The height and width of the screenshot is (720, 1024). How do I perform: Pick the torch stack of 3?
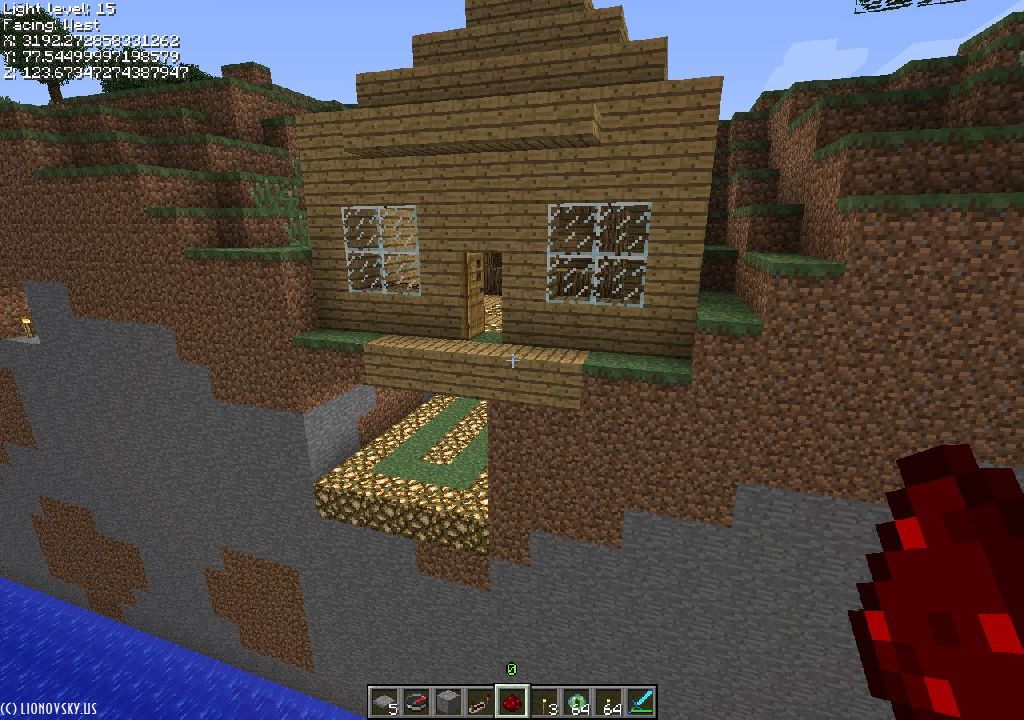point(544,701)
